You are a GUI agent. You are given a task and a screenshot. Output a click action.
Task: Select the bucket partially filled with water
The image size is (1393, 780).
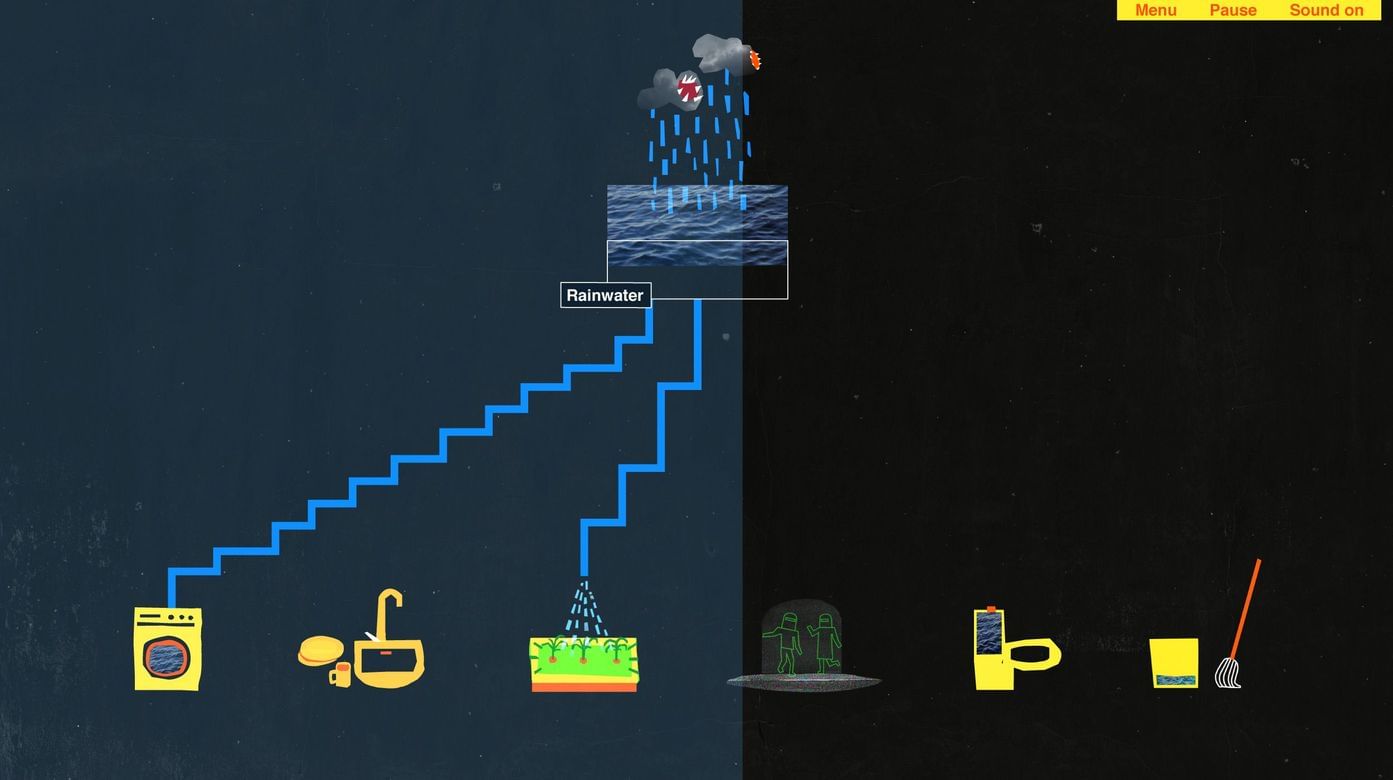click(x=1173, y=662)
